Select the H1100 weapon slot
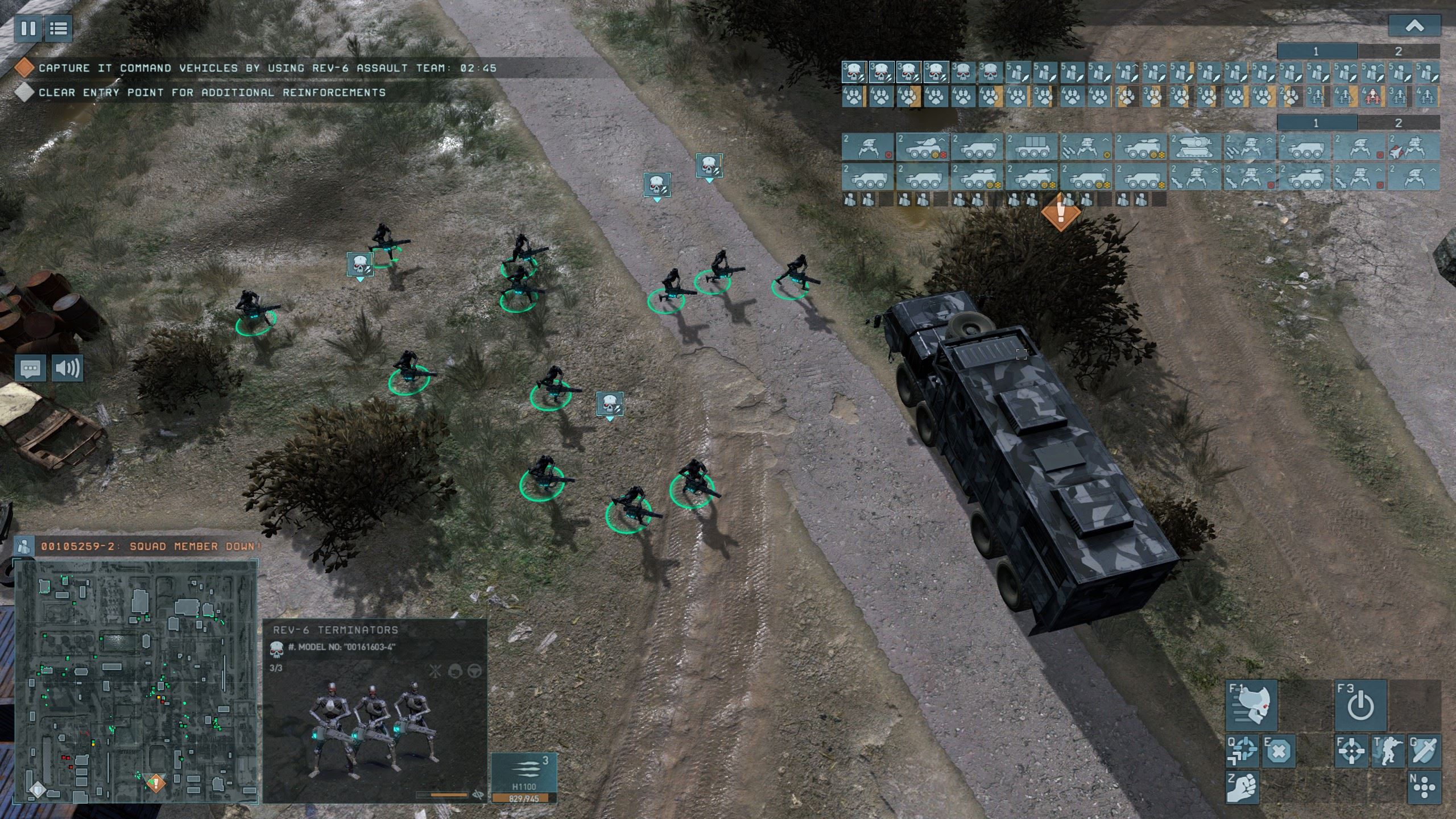This screenshot has width=1456, height=819. [524, 772]
